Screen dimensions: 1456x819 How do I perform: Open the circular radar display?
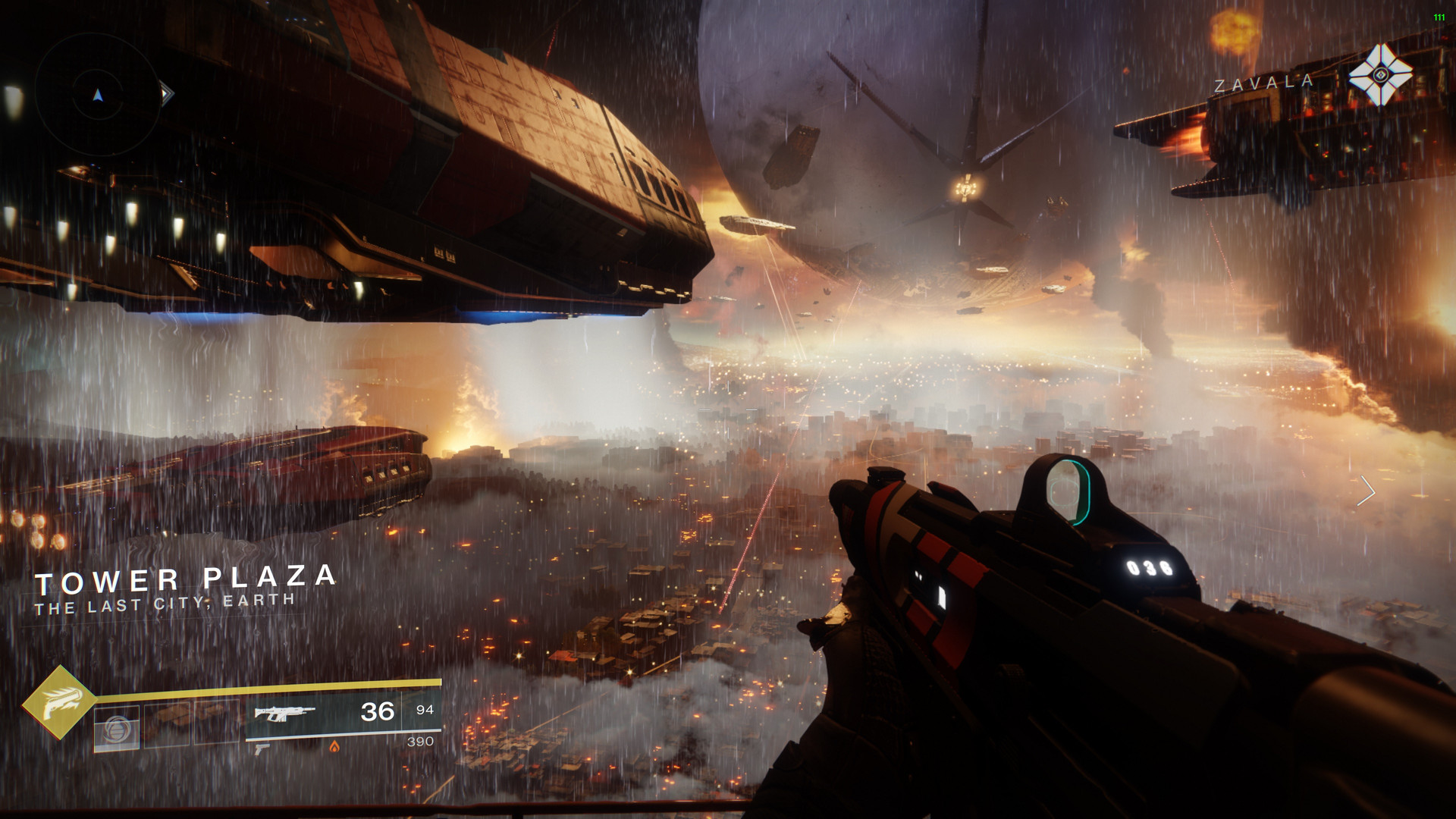[x=98, y=95]
